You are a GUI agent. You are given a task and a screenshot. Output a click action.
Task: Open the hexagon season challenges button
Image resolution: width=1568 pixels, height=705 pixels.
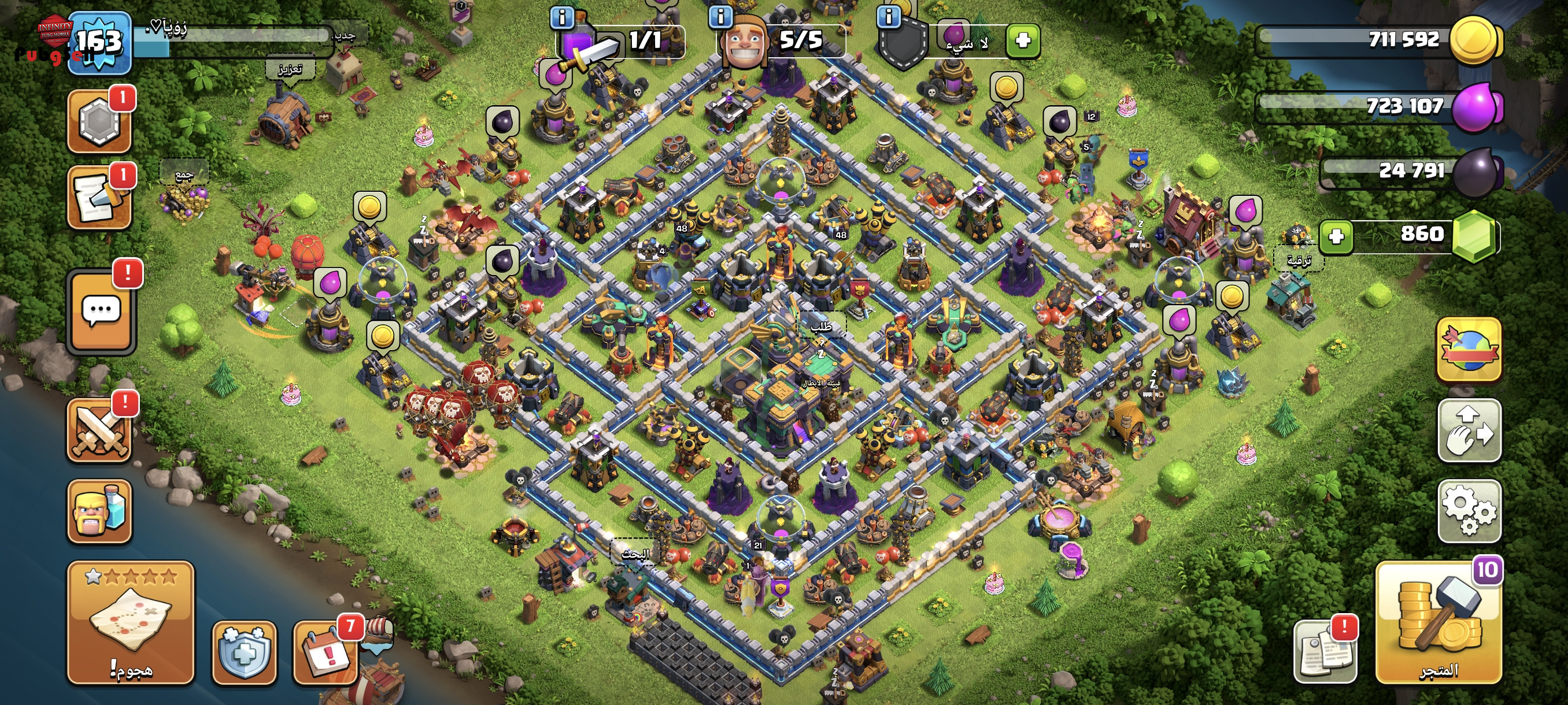(99, 120)
